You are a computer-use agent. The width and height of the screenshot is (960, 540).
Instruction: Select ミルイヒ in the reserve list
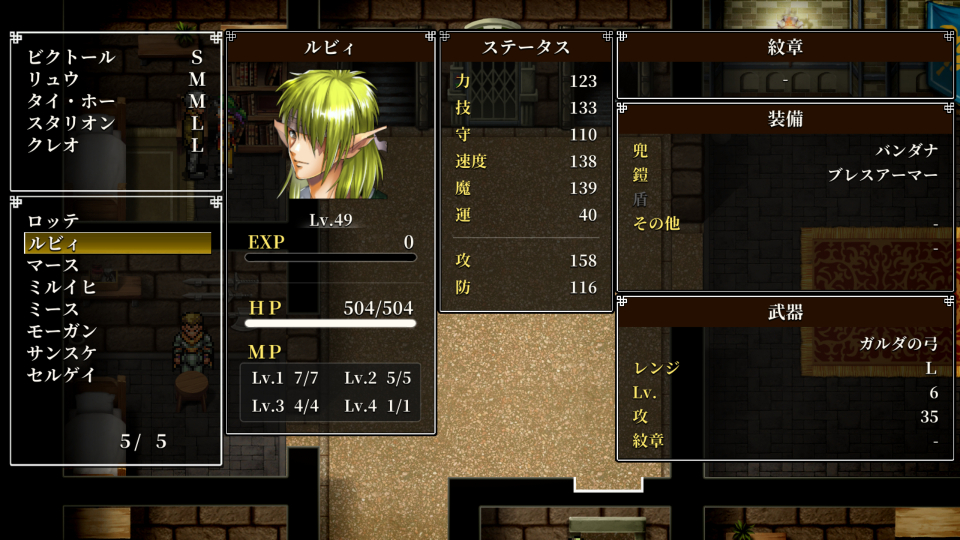(62, 287)
